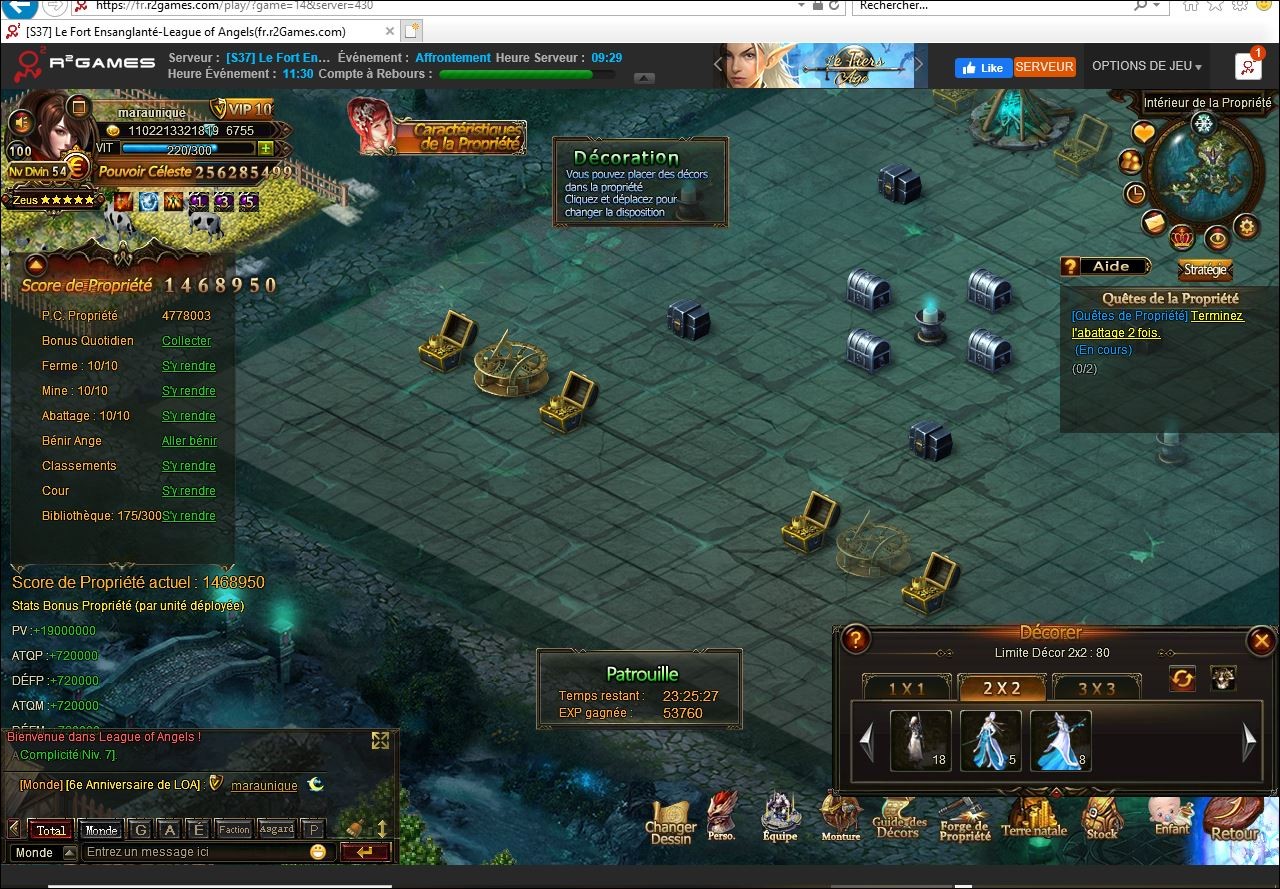
Task: Click the Terminez l'abattage 2 fois quest link
Action: click(x=1216, y=316)
